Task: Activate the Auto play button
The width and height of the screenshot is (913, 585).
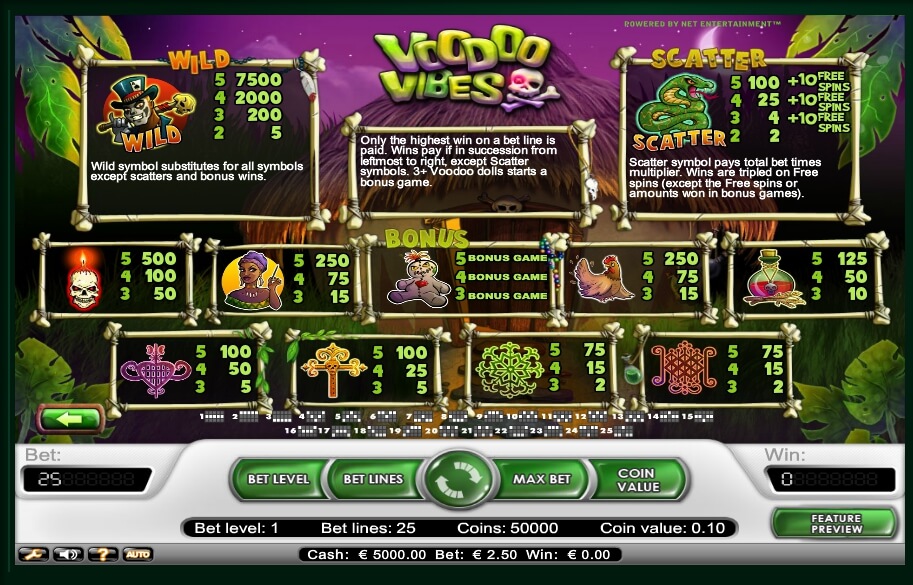Action: tap(138, 553)
